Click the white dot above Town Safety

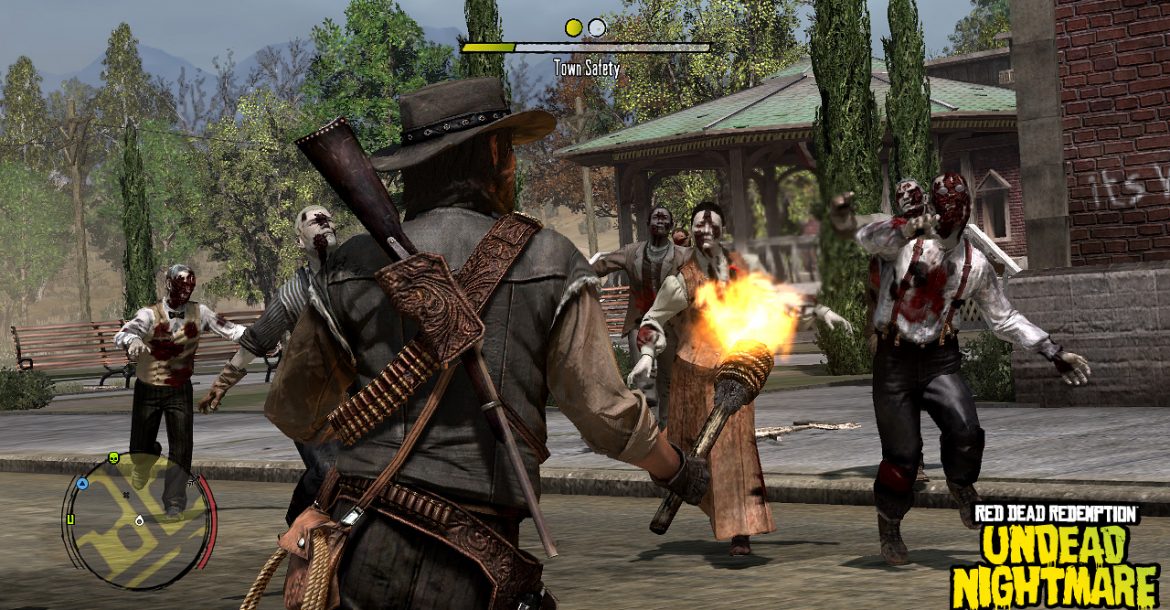tap(597, 28)
